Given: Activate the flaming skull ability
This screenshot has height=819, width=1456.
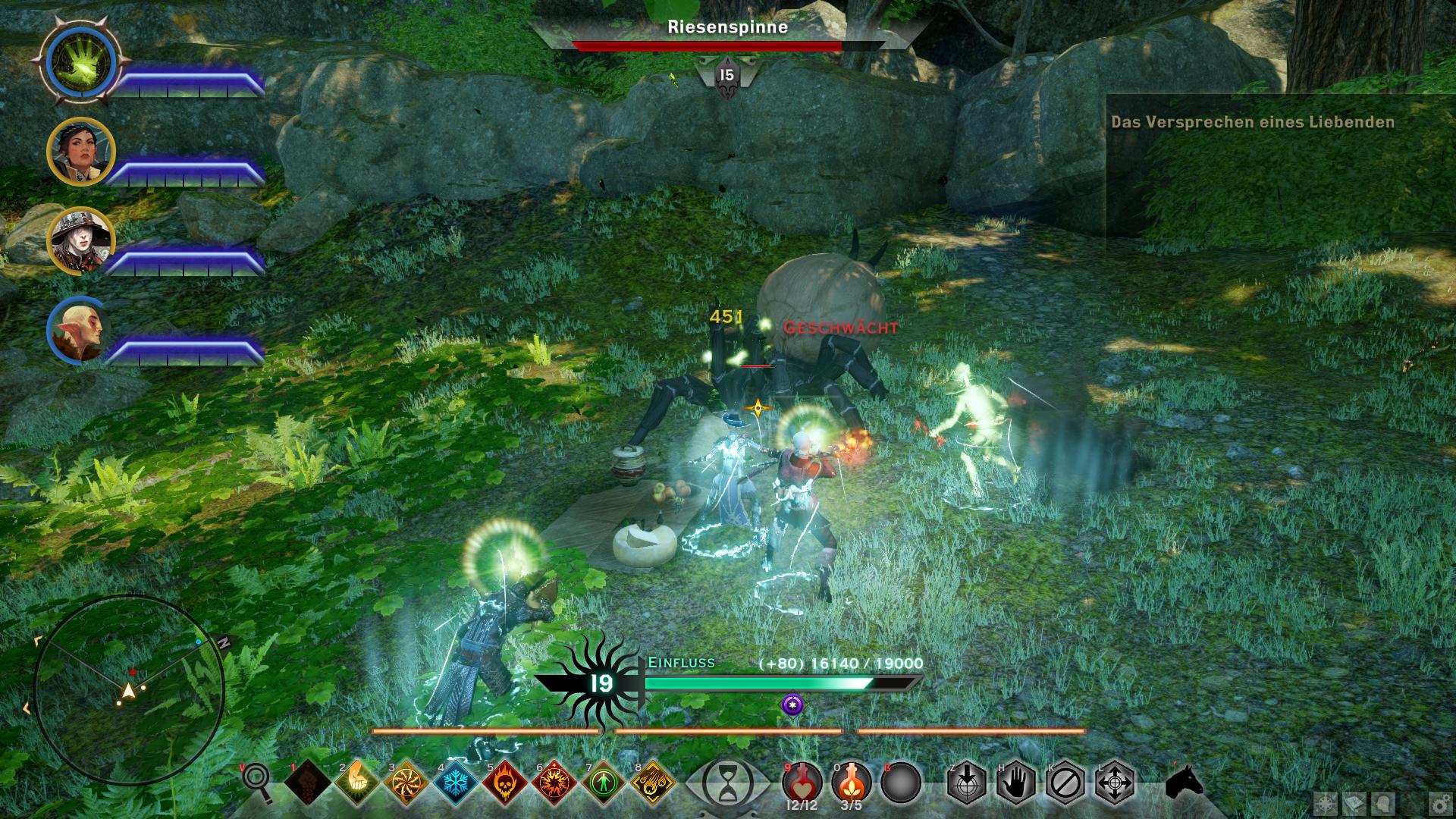Looking at the screenshot, I should (x=505, y=782).
